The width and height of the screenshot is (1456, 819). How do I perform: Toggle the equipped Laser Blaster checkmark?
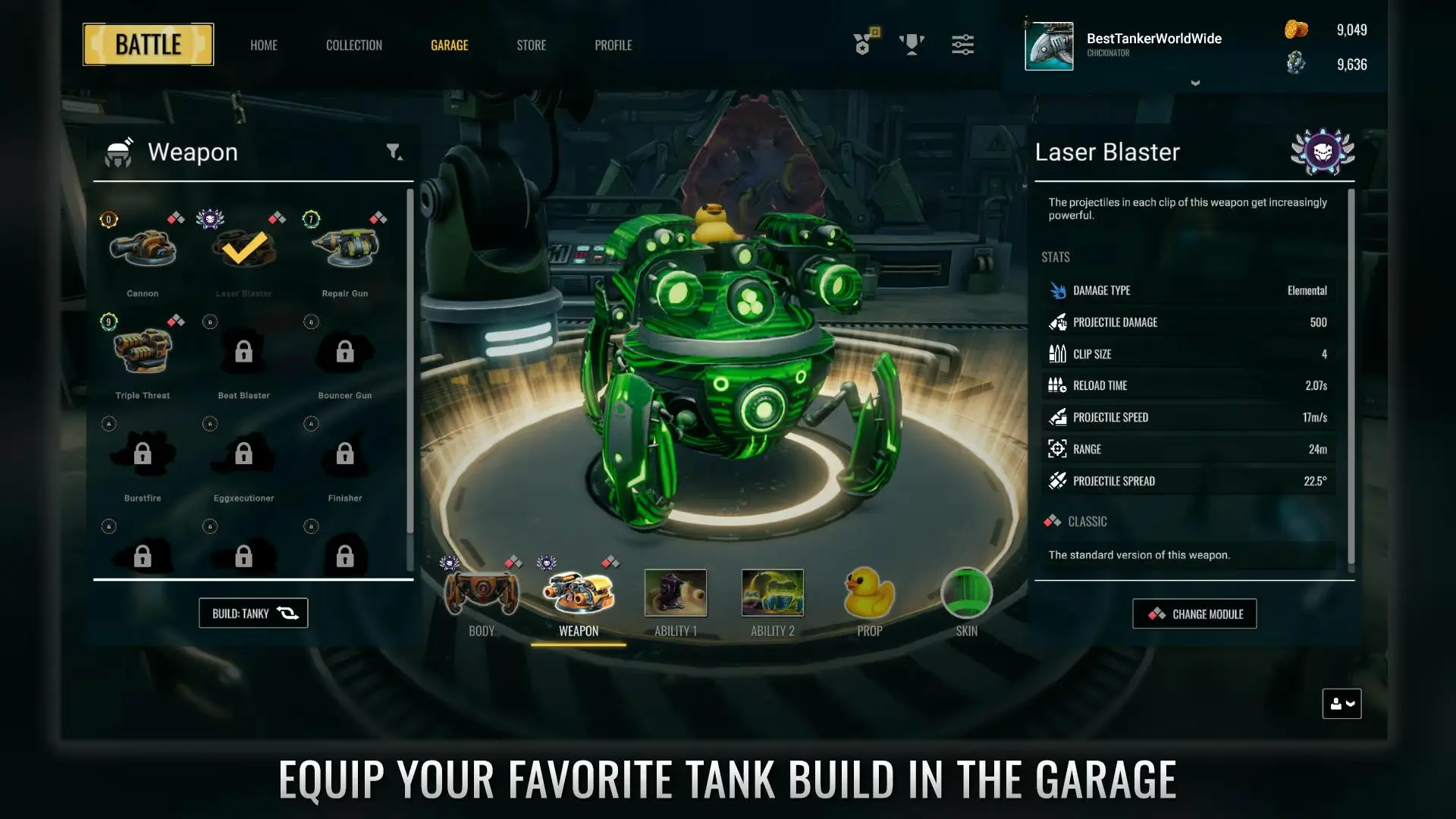coord(244,246)
